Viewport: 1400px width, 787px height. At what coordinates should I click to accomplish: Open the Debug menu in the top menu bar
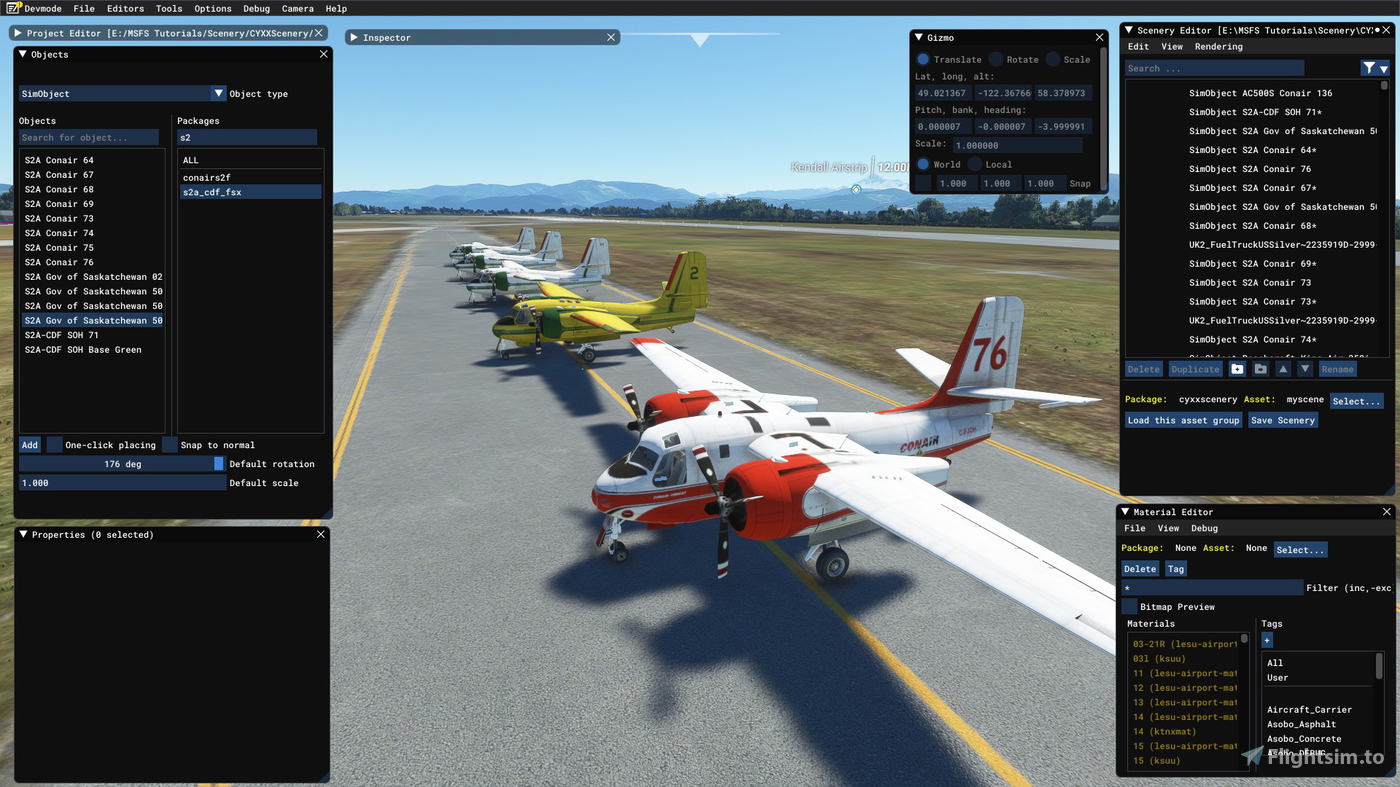coord(256,8)
